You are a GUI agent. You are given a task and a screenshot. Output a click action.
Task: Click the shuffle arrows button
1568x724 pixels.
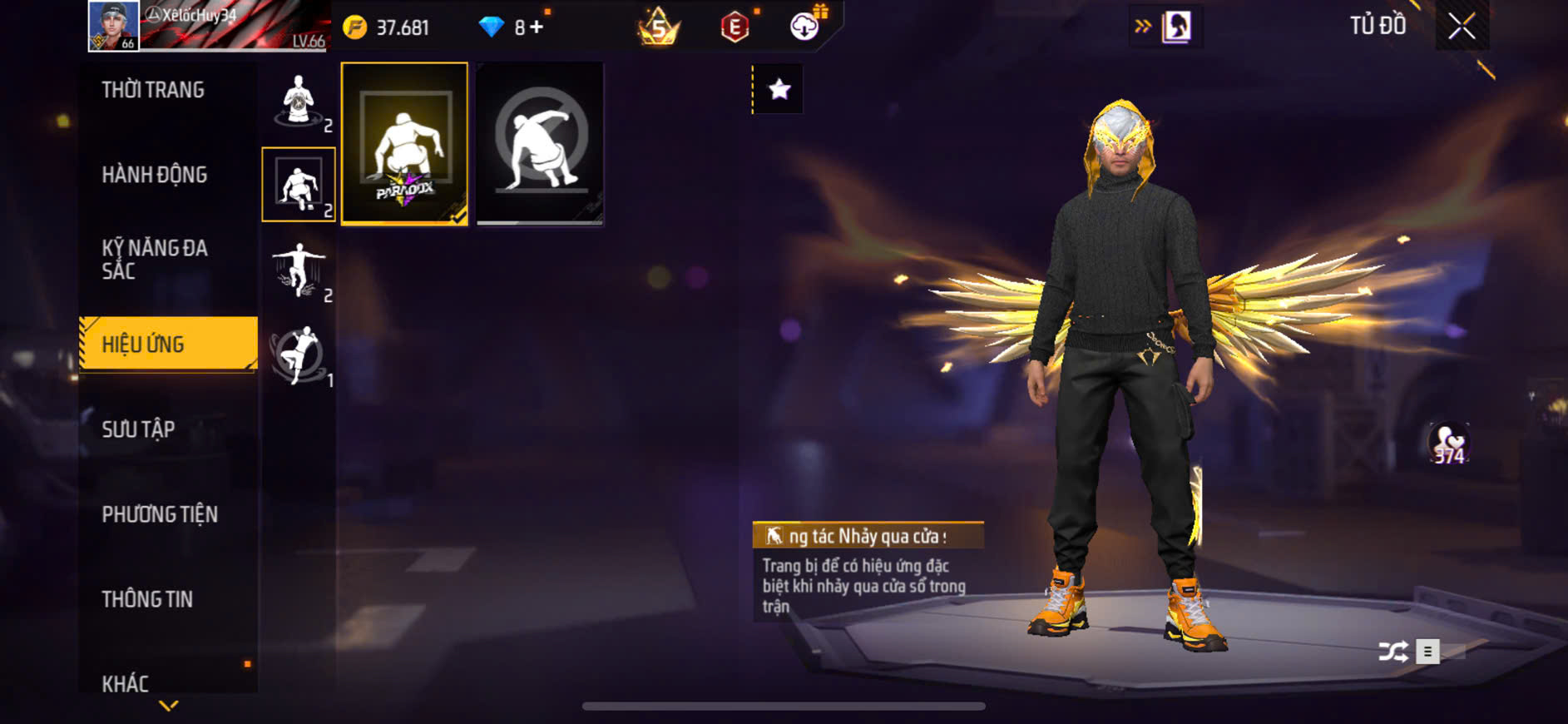[1393, 651]
